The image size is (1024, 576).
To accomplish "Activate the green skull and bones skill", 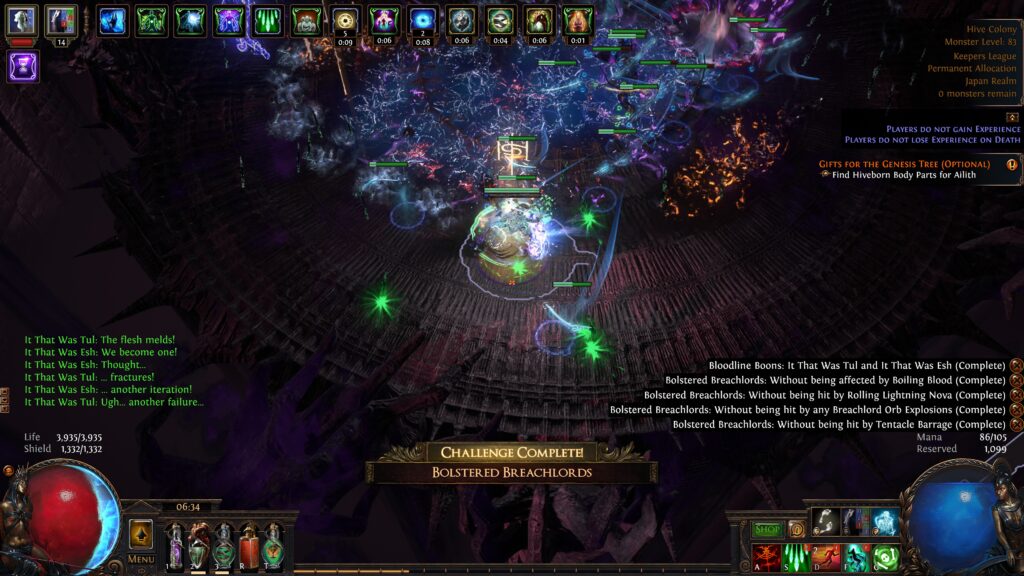I will 885,558.
